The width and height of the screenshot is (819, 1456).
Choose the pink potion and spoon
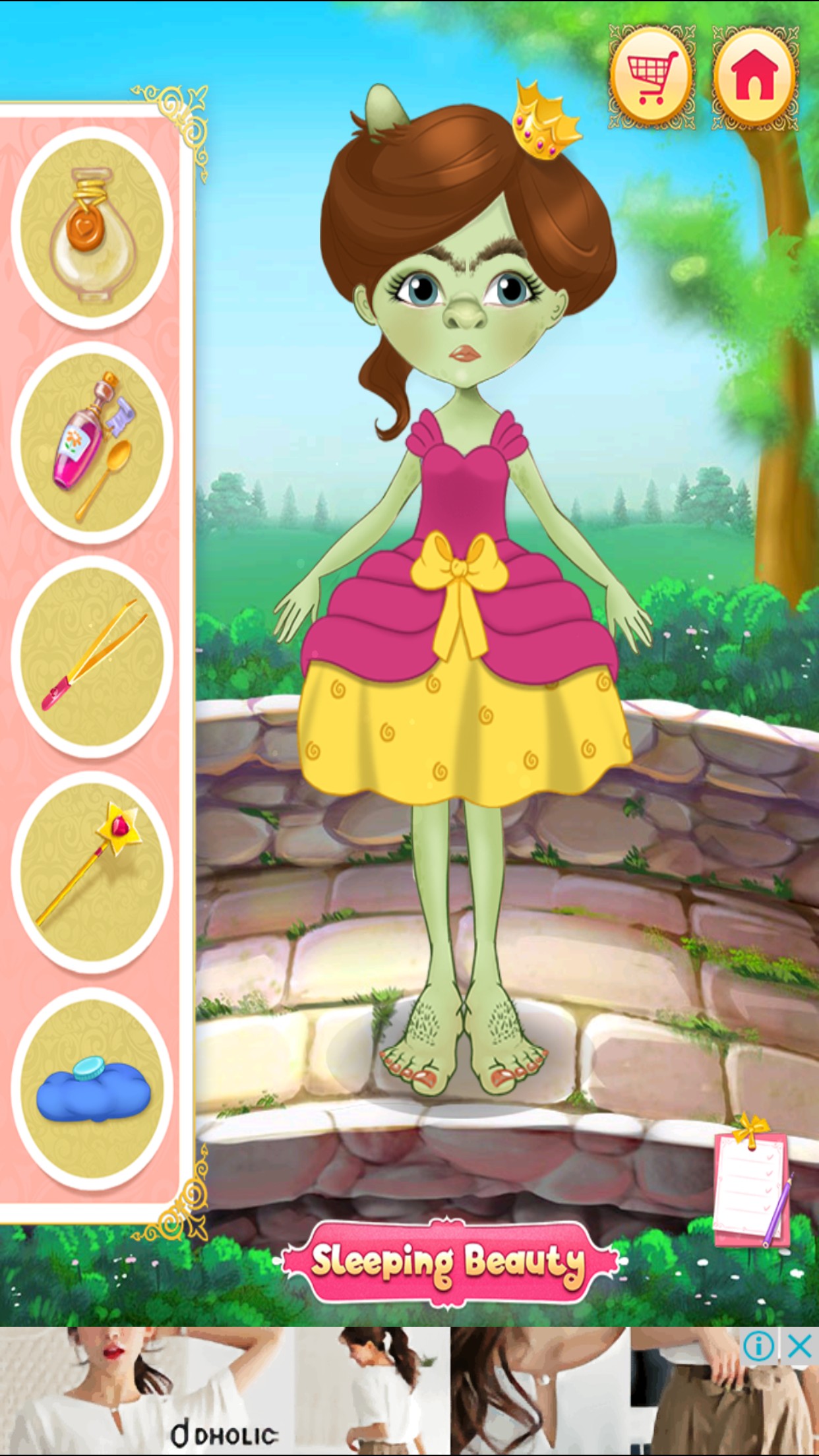(92, 442)
